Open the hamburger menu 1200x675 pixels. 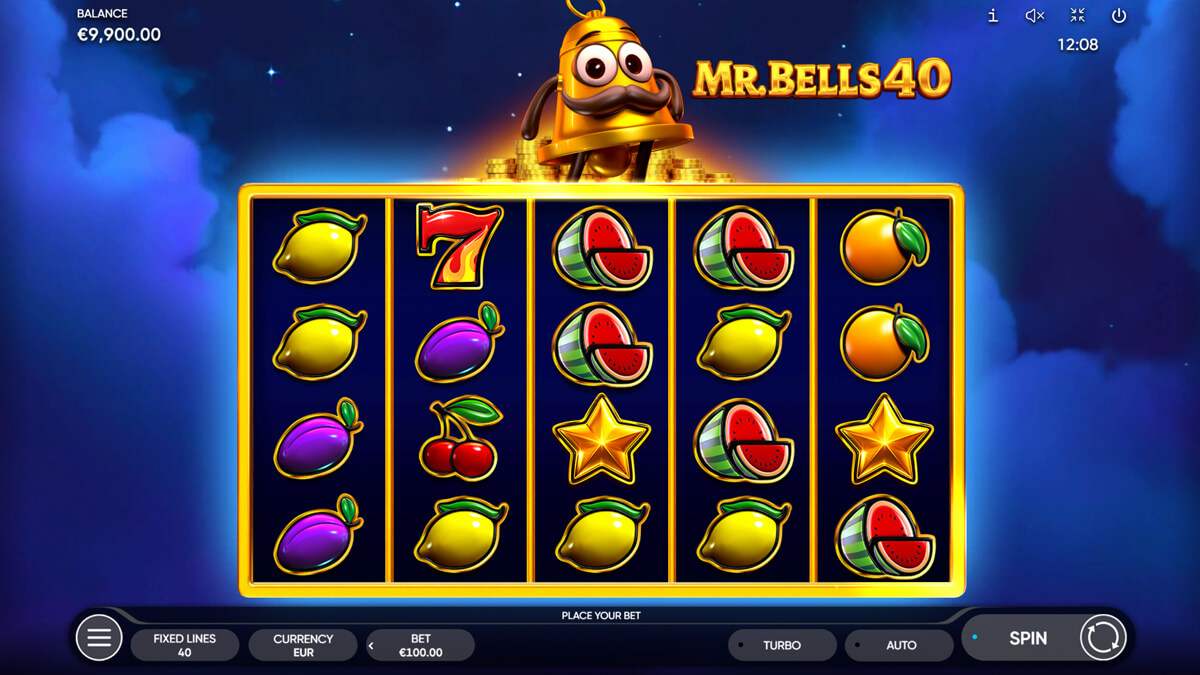pos(99,638)
